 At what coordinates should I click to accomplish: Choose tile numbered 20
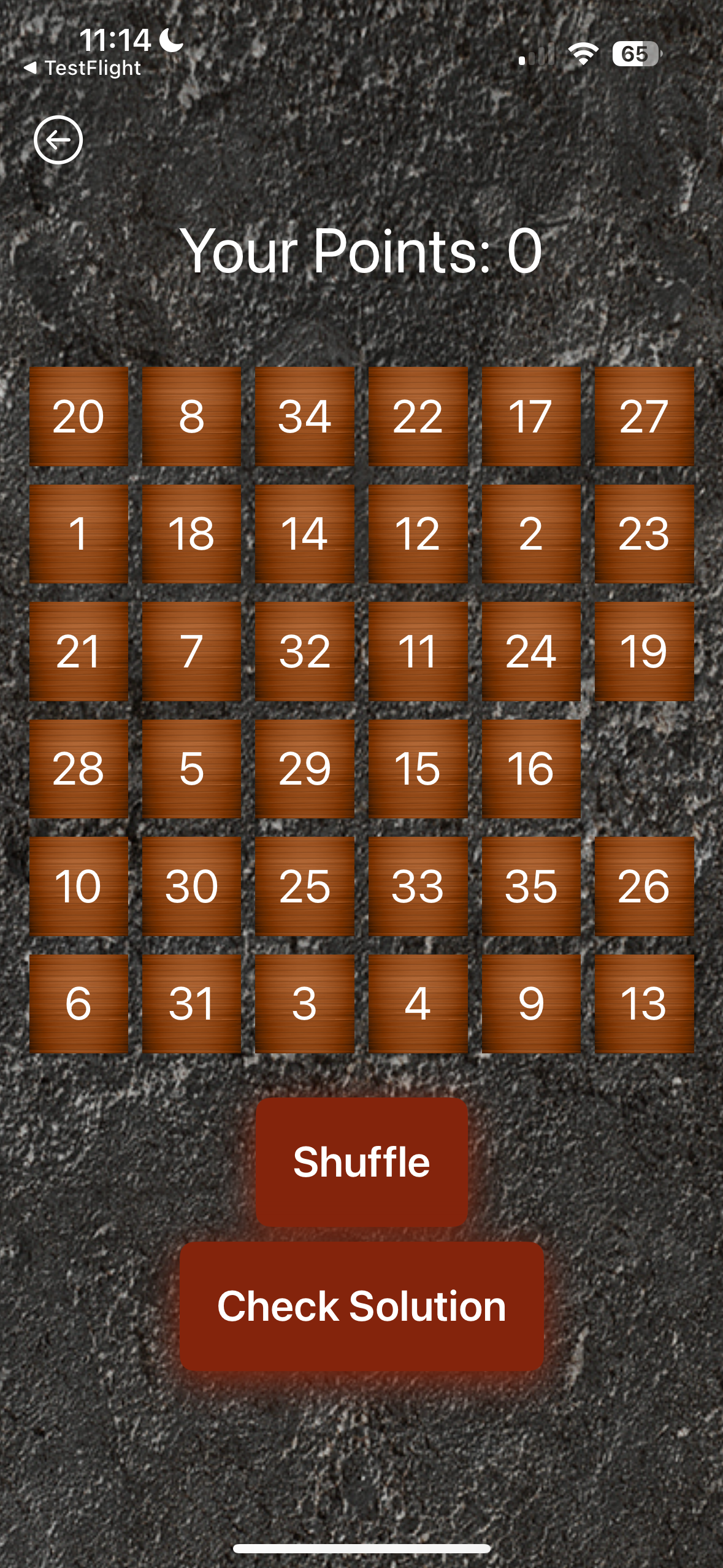(x=78, y=417)
